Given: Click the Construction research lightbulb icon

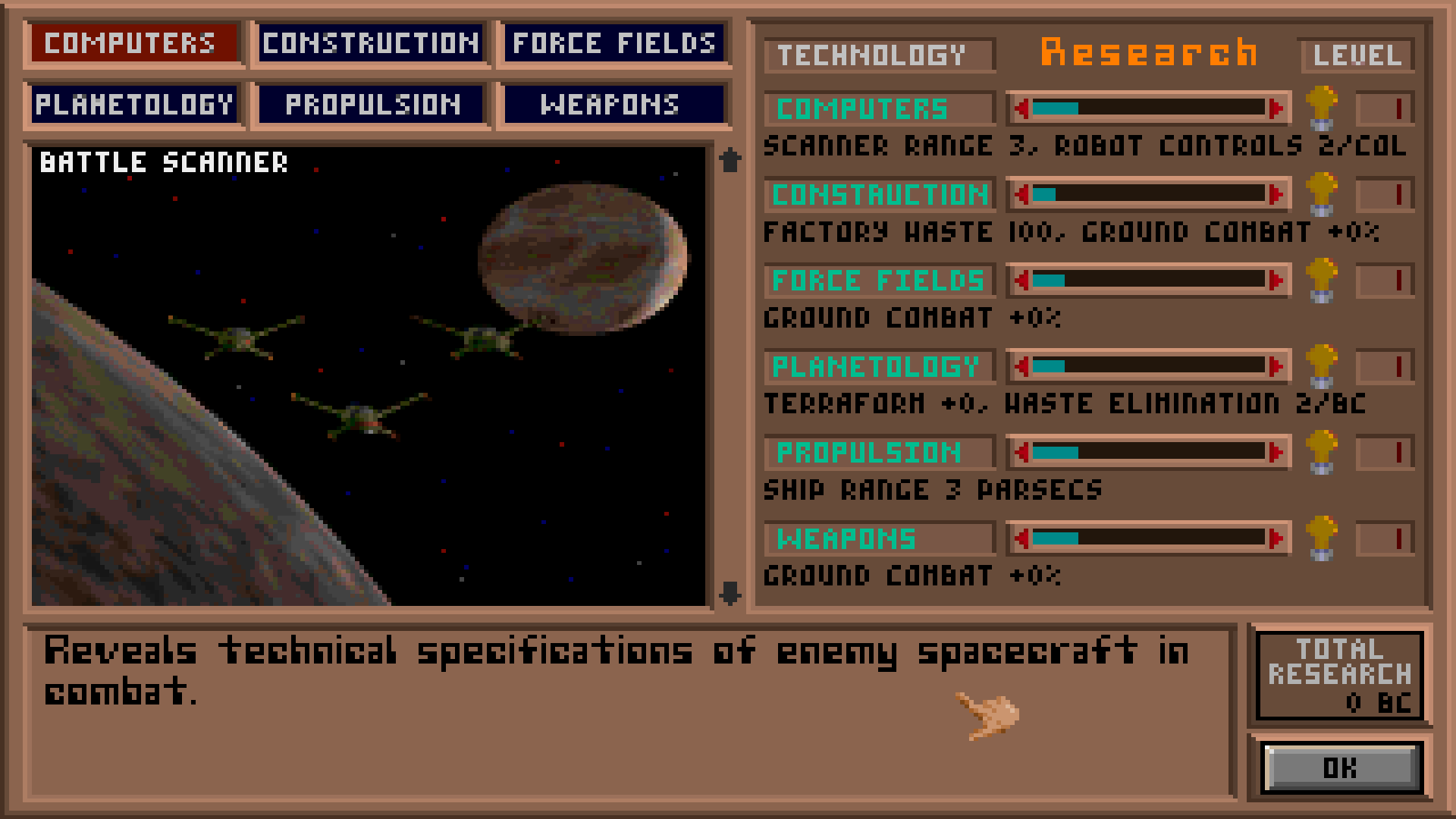Looking at the screenshot, I should (1323, 195).
